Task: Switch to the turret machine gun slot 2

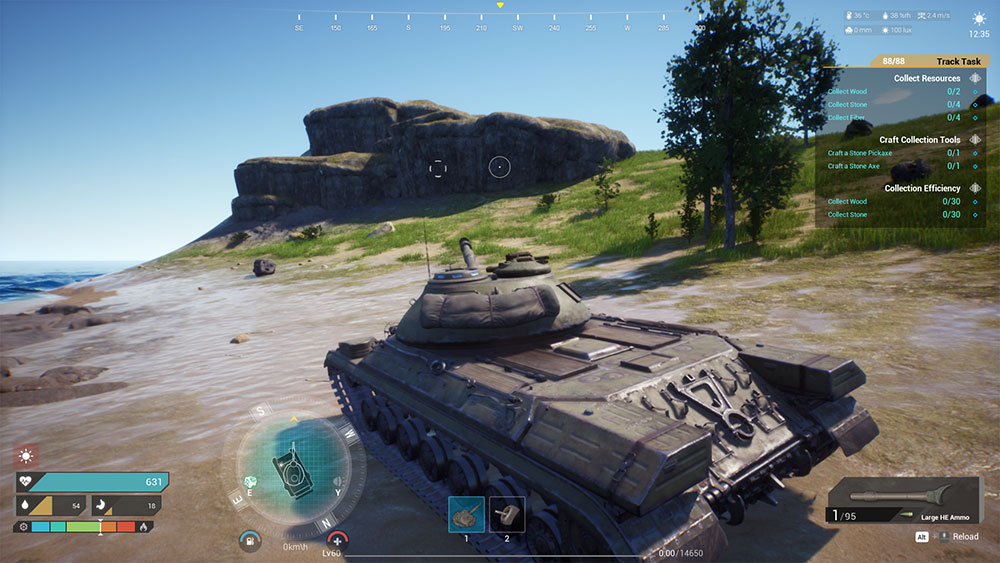Action: point(507,514)
